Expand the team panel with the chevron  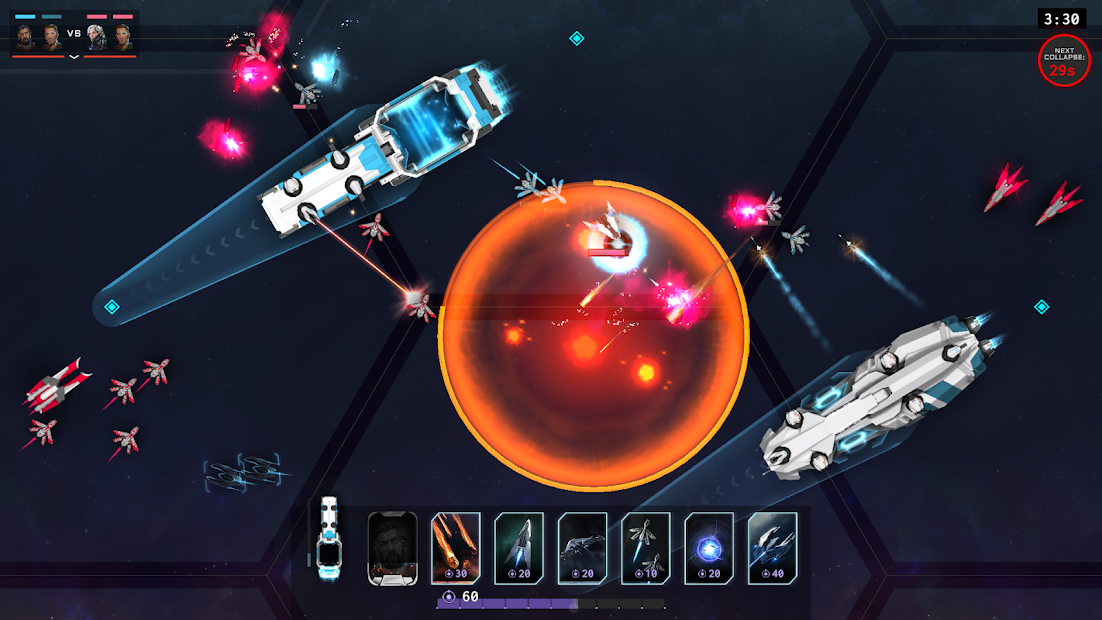coord(74,57)
